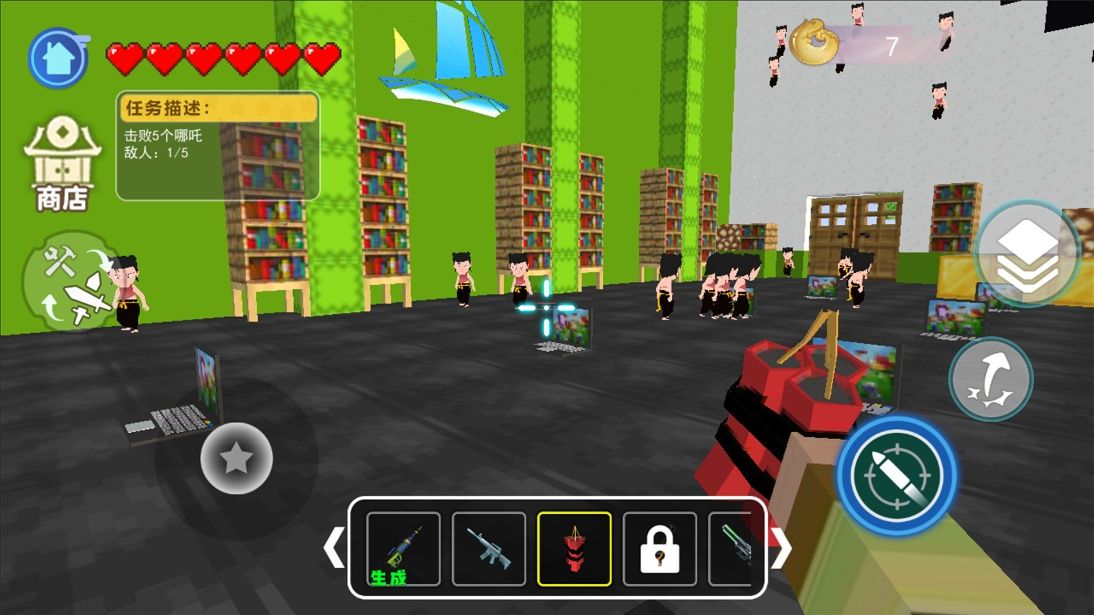Choose the assault rifle hotbar slot
The height and width of the screenshot is (615, 1094).
(489, 549)
